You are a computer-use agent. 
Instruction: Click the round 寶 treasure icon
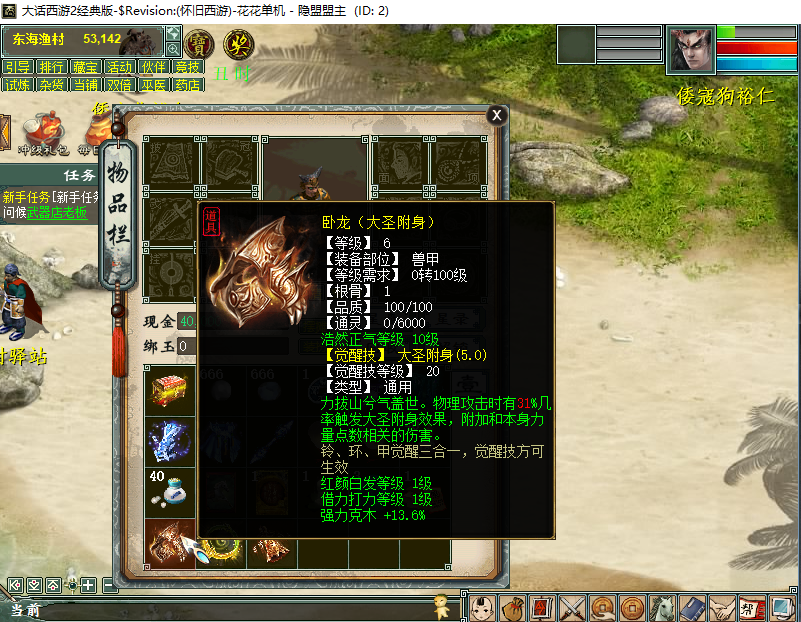(201, 44)
